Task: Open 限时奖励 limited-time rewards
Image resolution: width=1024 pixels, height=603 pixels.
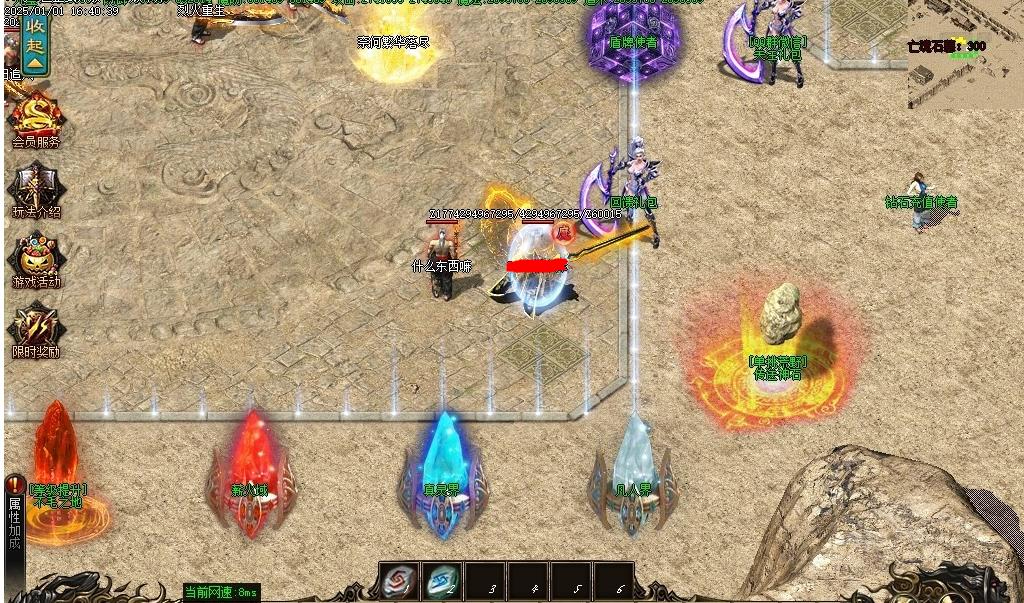Action: [36, 329]
